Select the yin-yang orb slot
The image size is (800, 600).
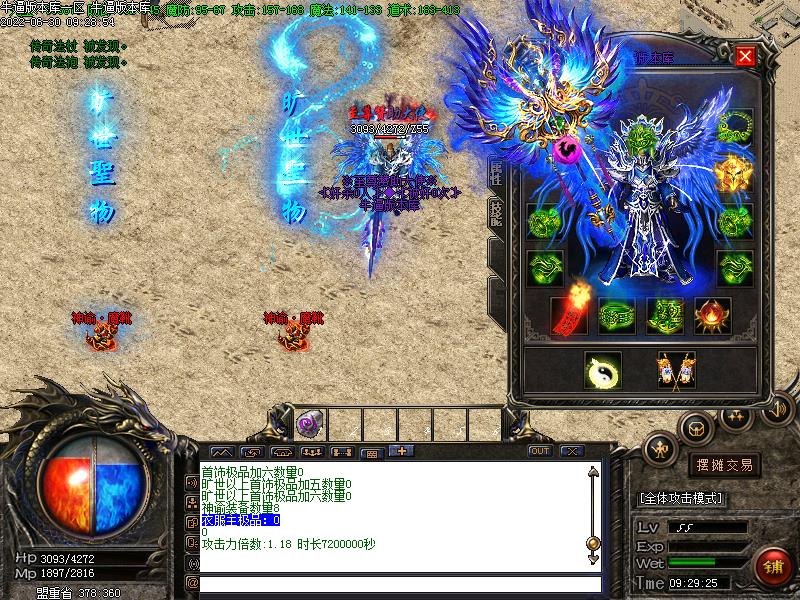[x=602, y=370]
